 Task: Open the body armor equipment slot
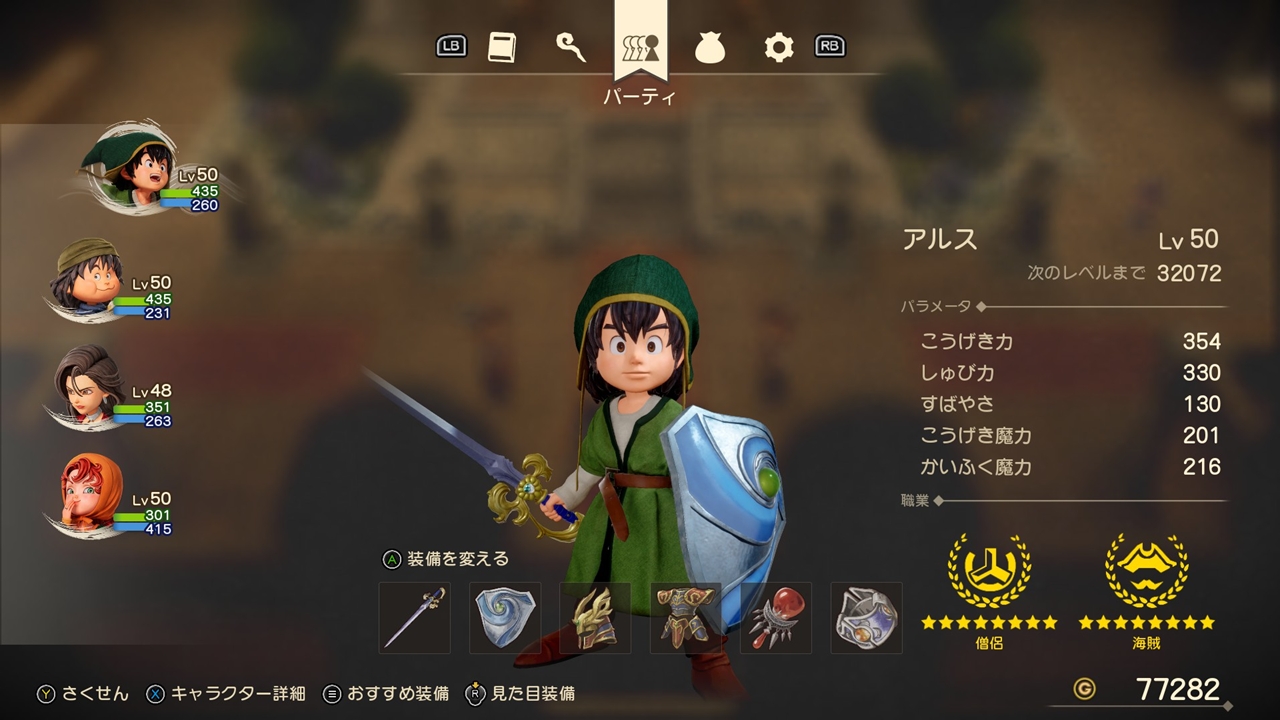click(685, 618)
